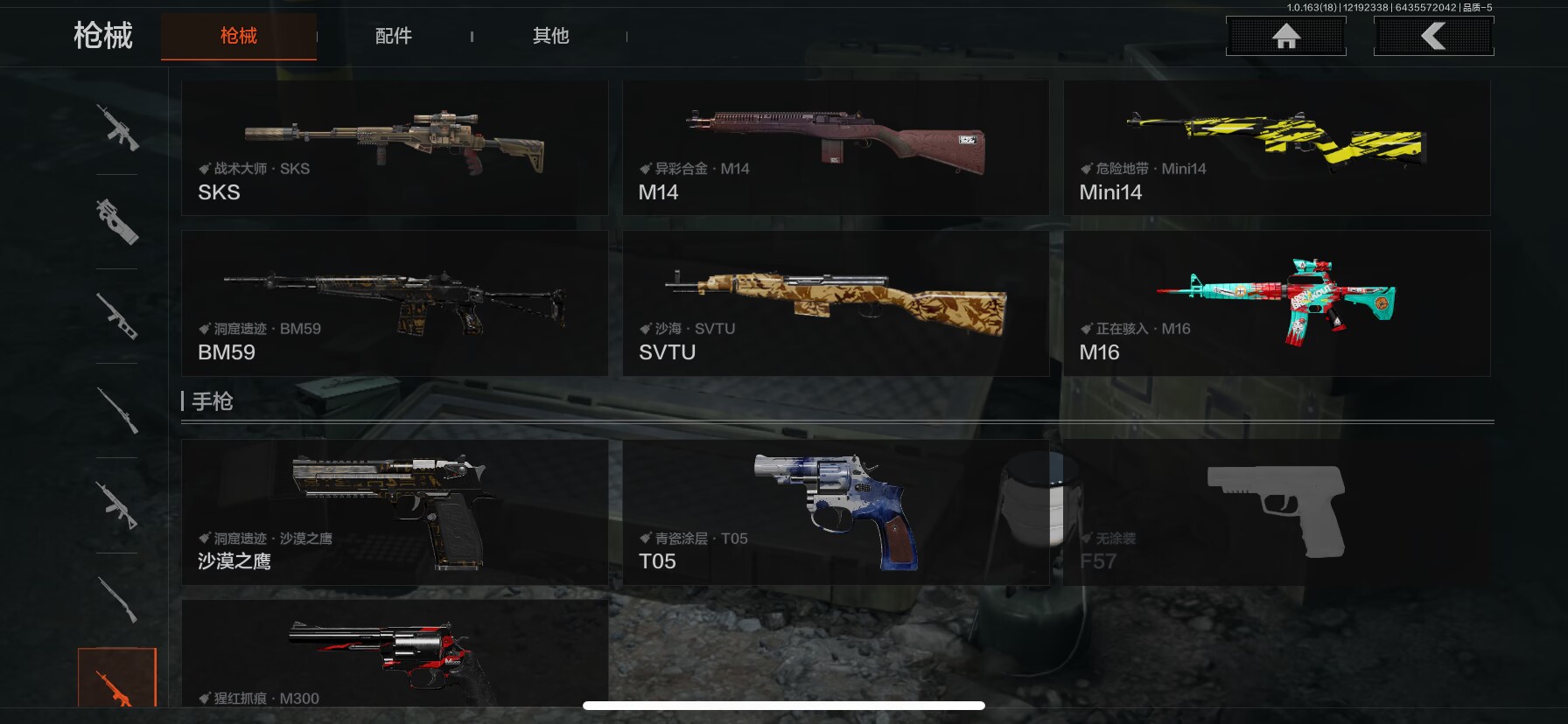Go to the home screen
This screenshot has height=724, width=1568.
[x=1285, y=37]
